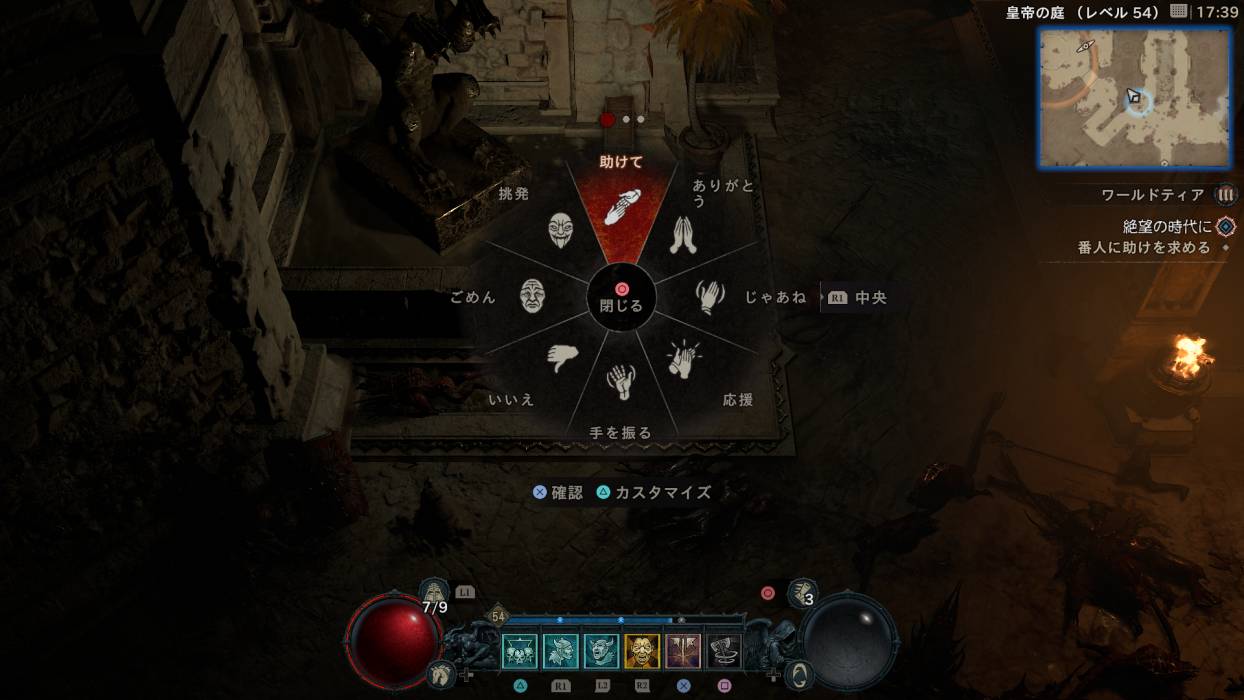Select the 応援 clapping emote

tap(684, 359)
